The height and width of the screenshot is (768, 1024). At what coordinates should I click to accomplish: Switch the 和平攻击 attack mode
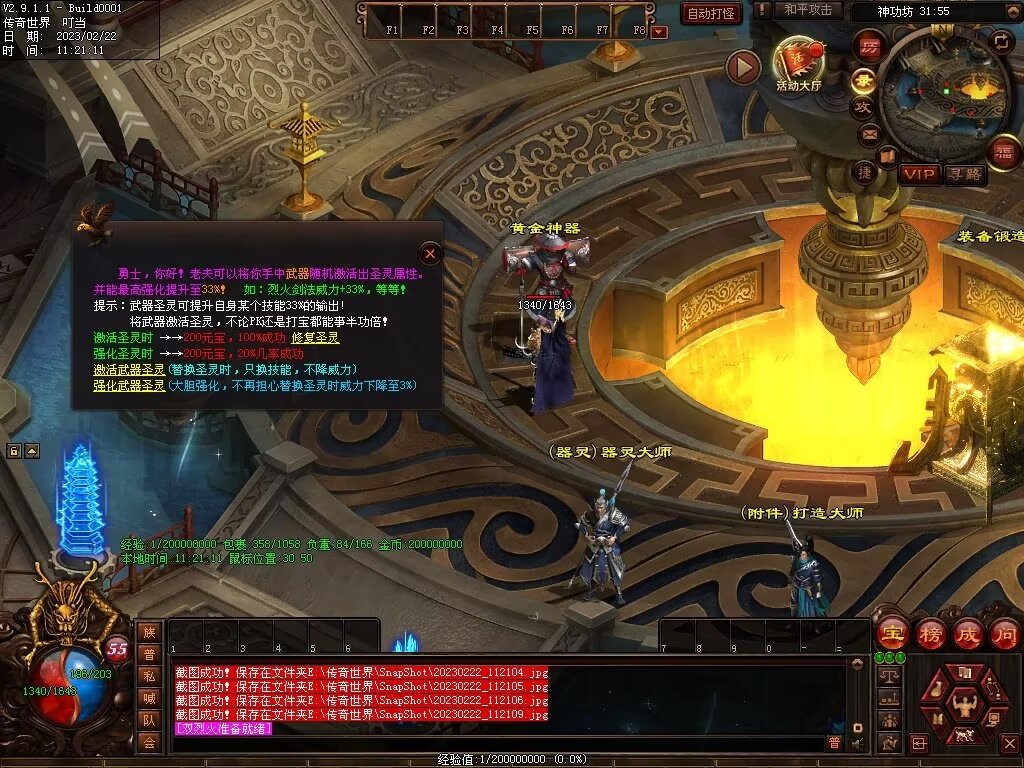[808, 10]
